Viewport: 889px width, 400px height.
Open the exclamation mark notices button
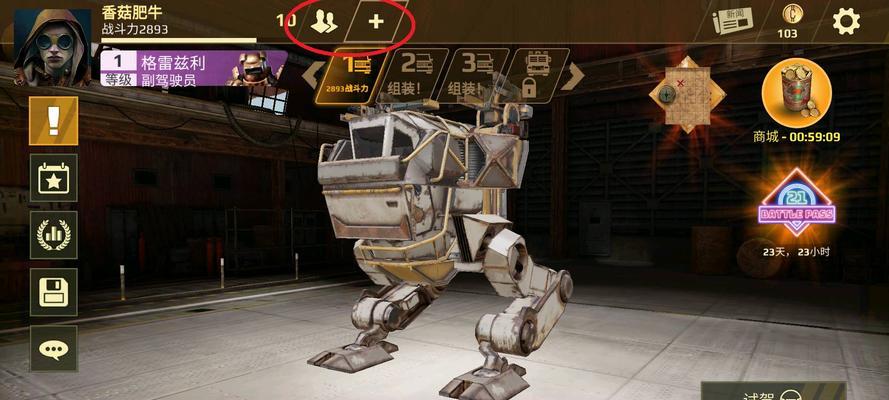pyautogui.click(x=53, y=121)
